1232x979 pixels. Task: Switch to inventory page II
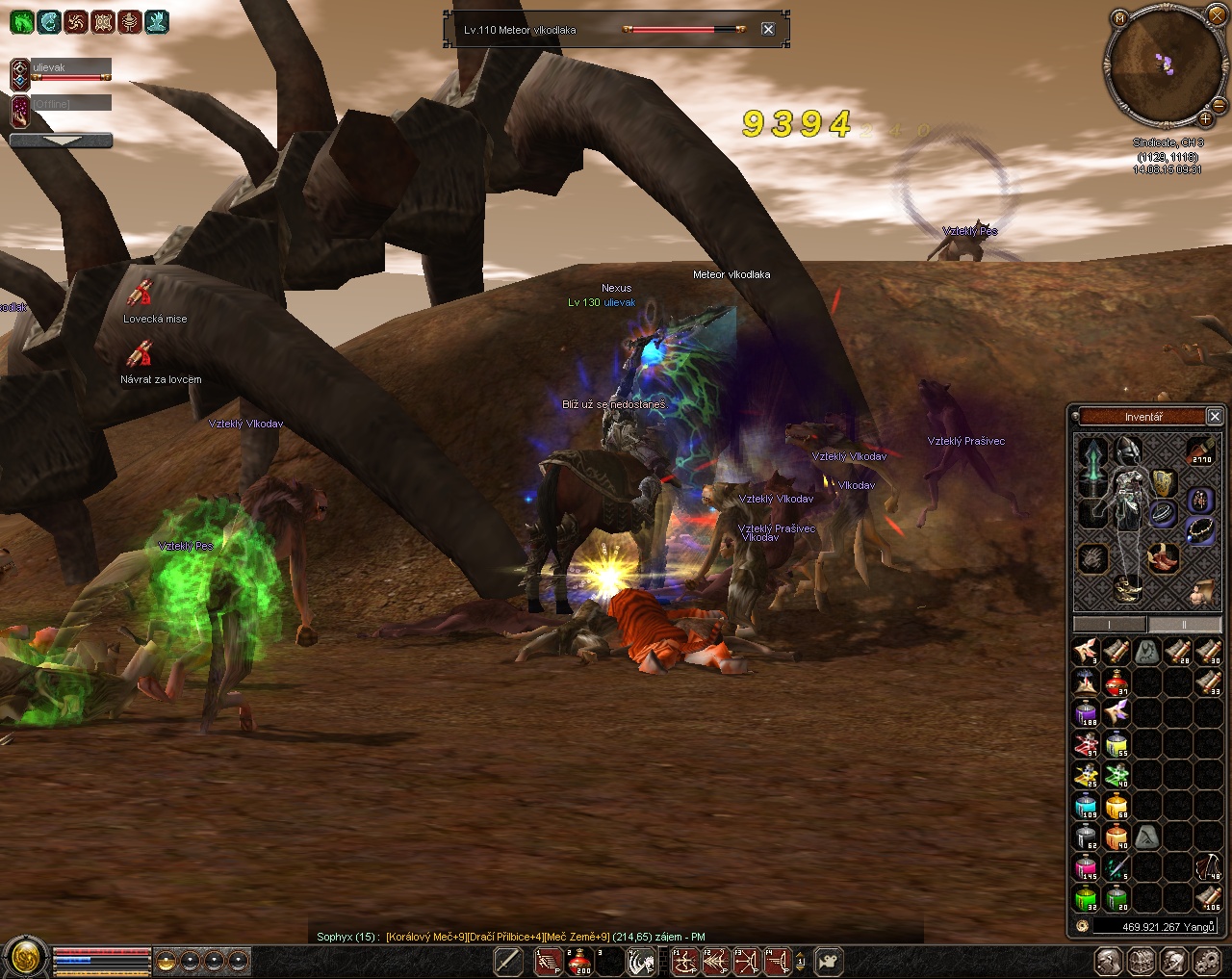tap(1185, 625)
